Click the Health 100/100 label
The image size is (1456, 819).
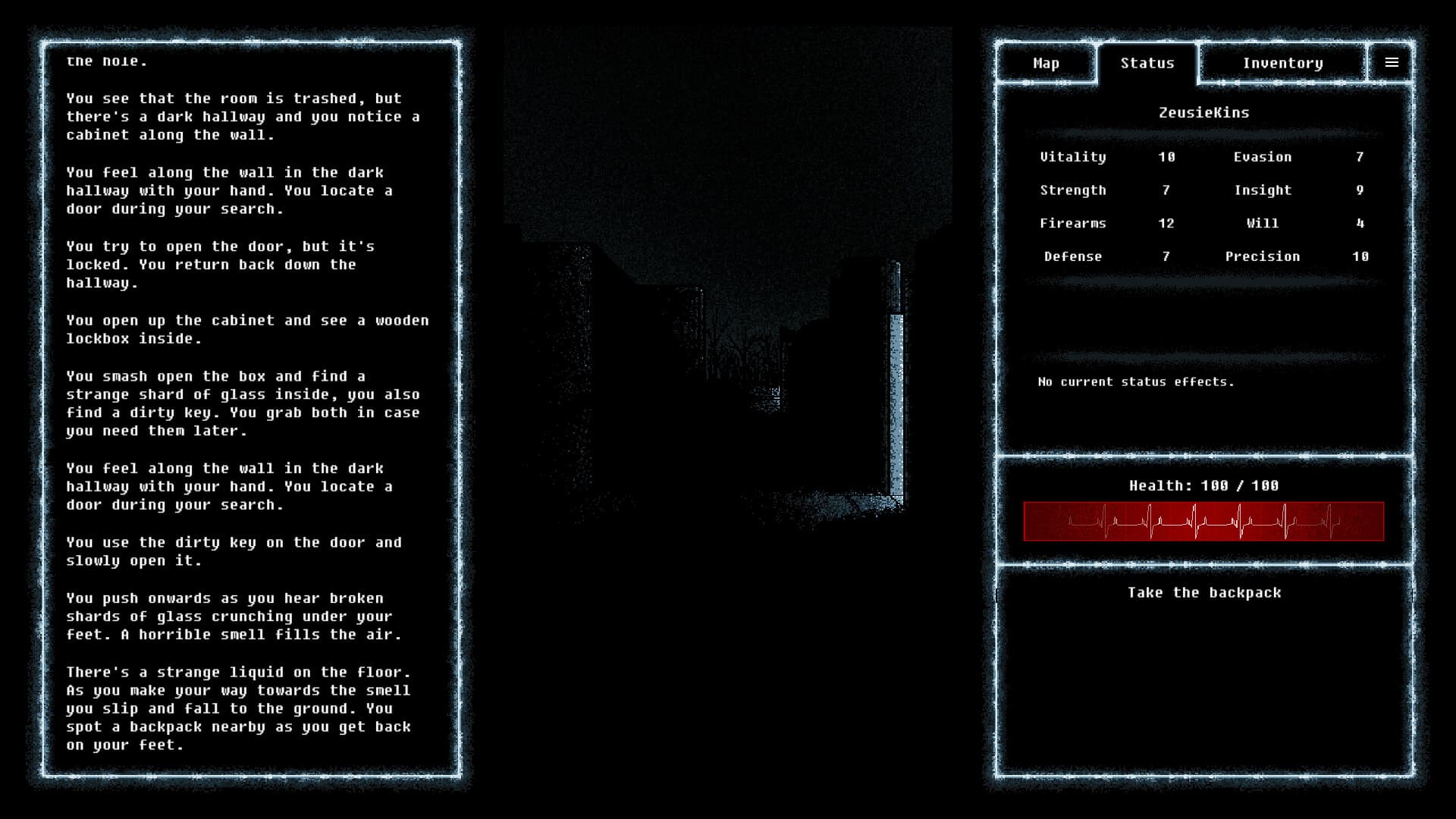1205,486
